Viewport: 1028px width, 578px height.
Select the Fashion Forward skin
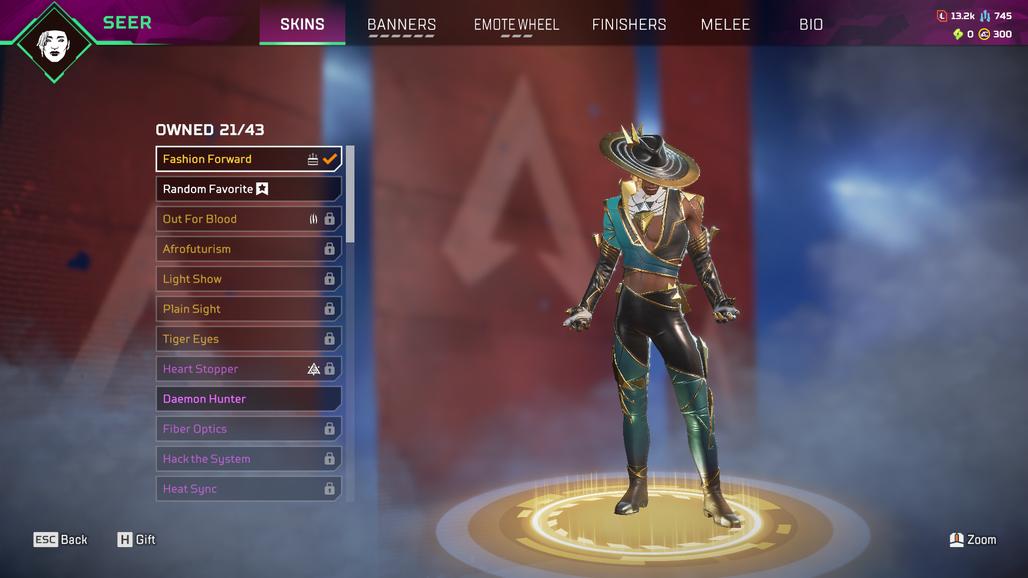pyautogui.click(x=248, y=159)
